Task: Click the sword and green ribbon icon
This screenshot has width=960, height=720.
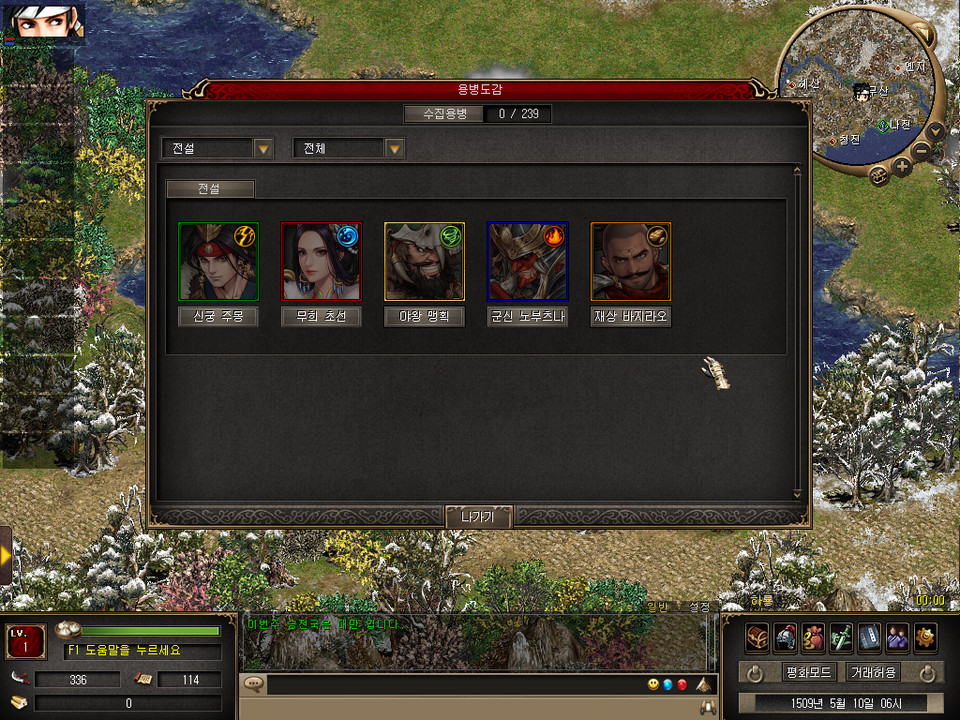Action: 841,636
